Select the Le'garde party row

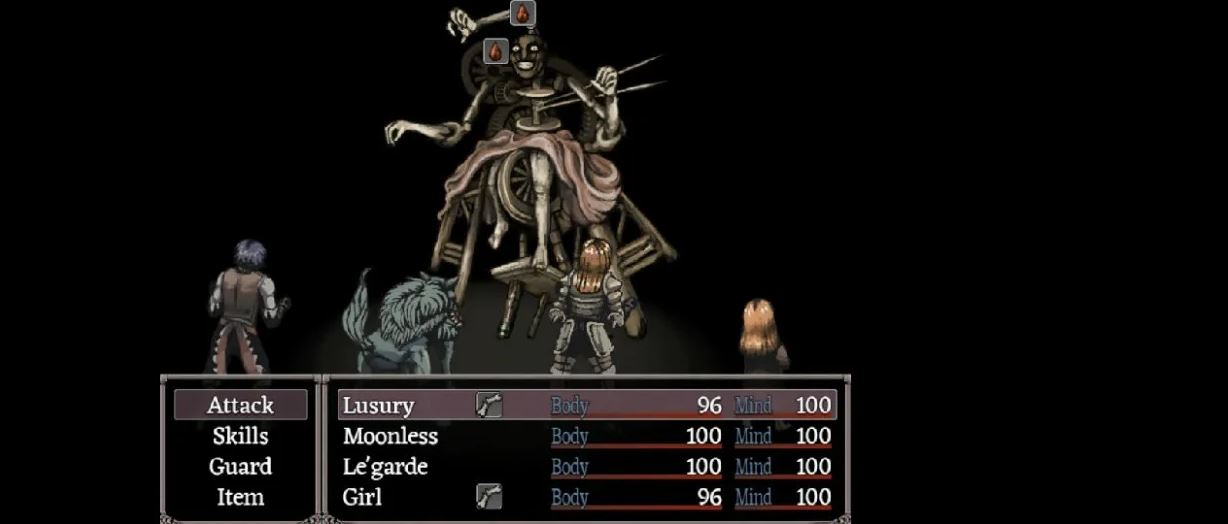click(586, 466)
